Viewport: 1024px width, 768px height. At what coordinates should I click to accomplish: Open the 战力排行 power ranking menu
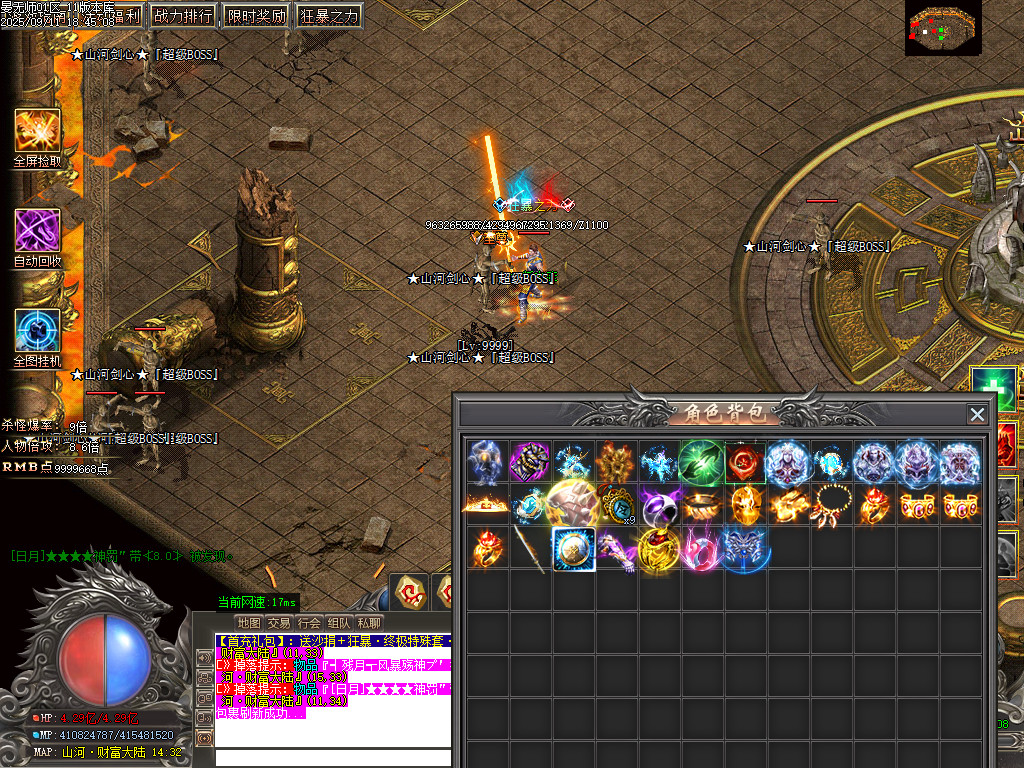(183, 16)
